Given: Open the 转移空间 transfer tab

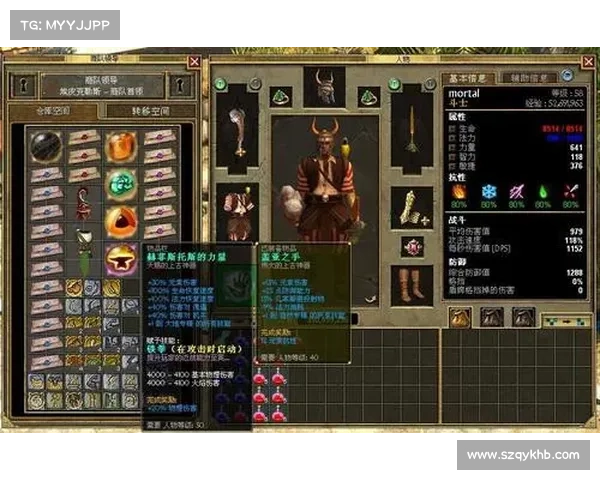Looking at the screenshot, I should click(148, 111).
